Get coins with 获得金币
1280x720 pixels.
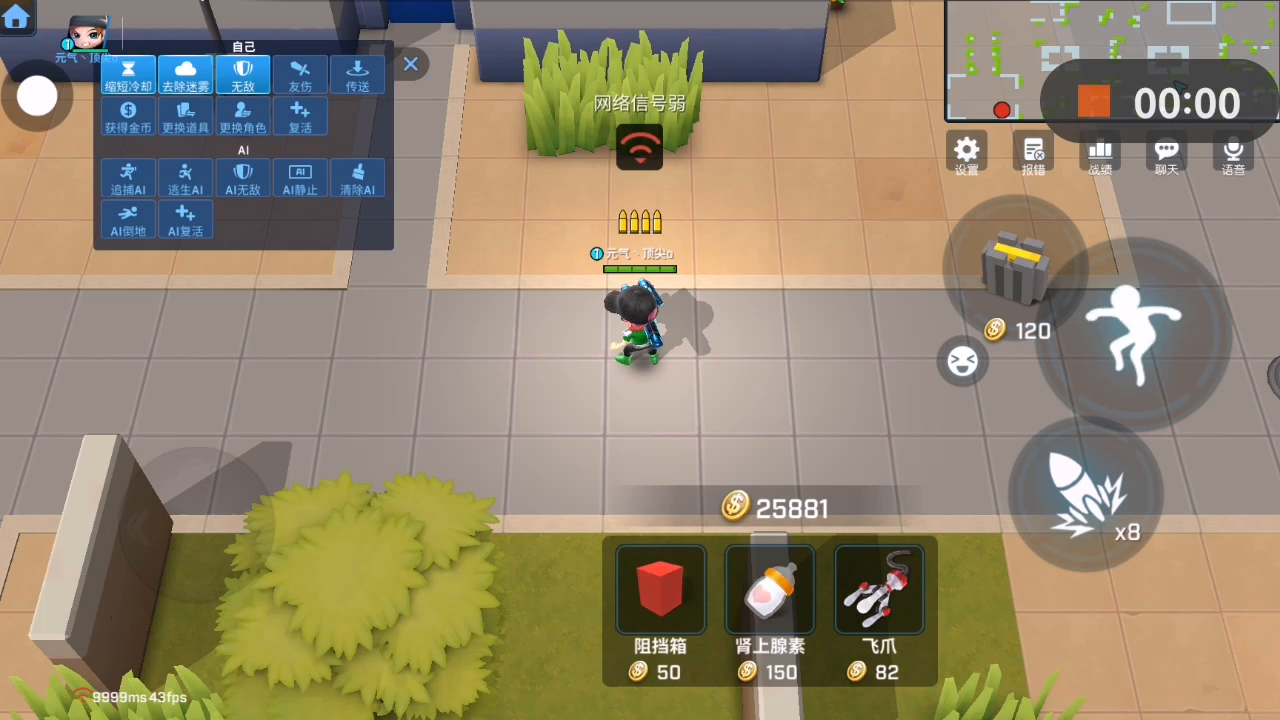click(128, 116)
